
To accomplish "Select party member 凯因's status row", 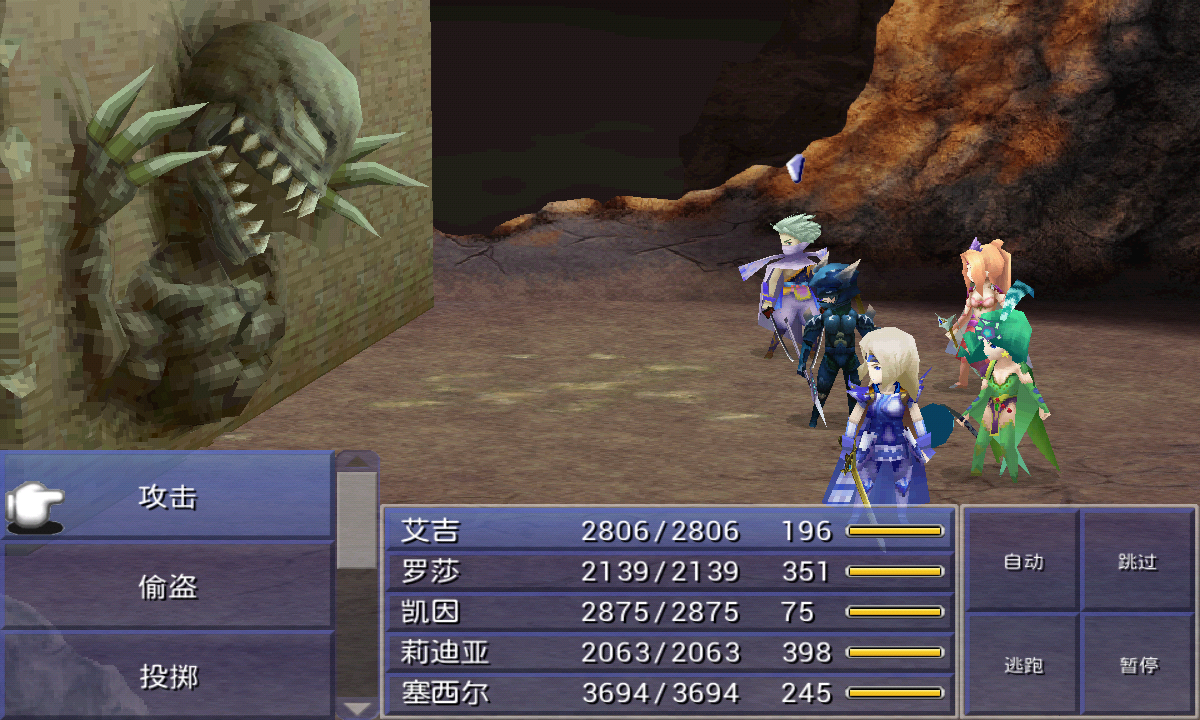I will pos(668,611).
